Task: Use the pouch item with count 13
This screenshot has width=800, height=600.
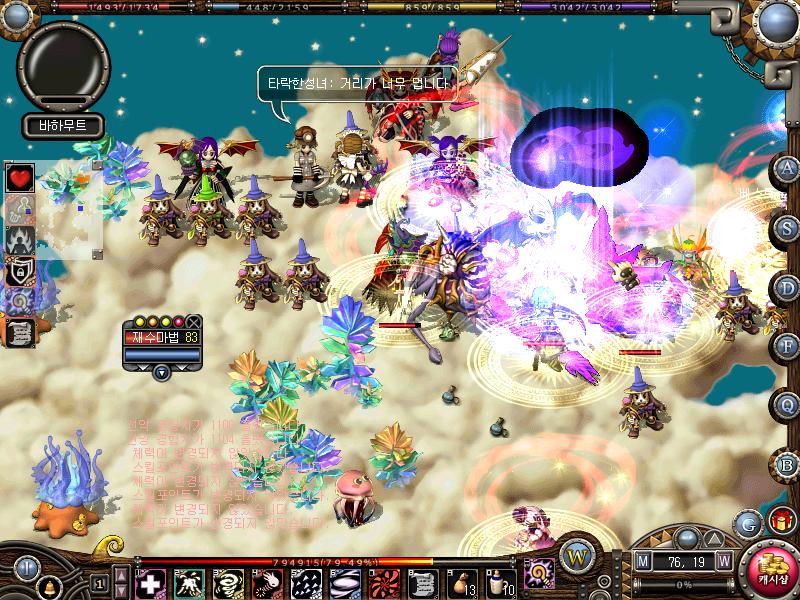Action: (x=464, y=582)
